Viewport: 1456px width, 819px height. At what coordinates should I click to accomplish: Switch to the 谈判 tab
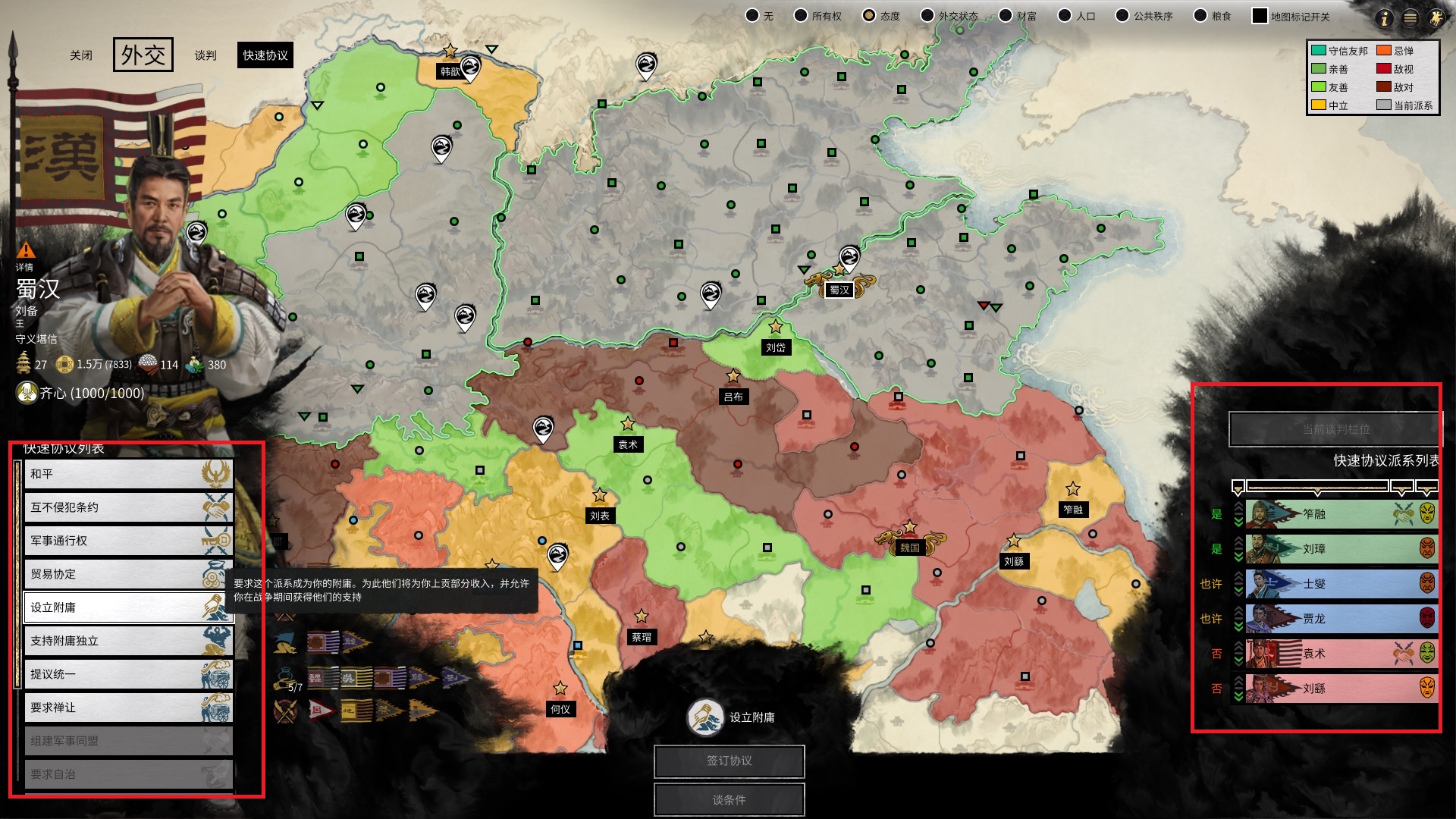[205, 55]
